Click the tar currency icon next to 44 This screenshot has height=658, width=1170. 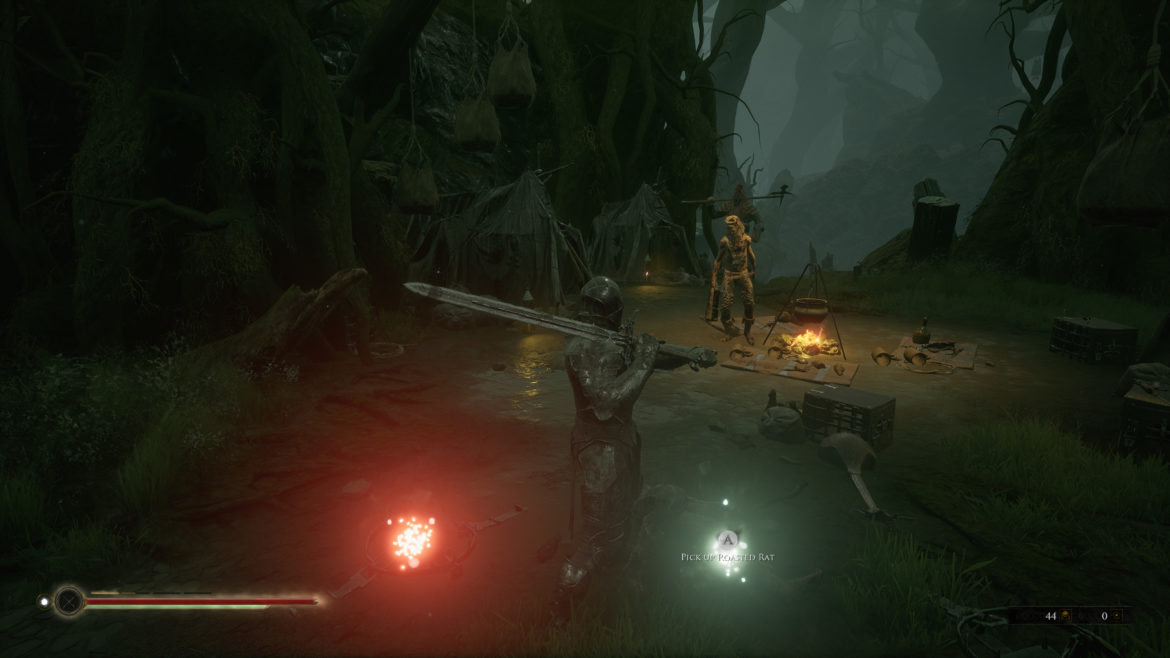click(1066, 616)
